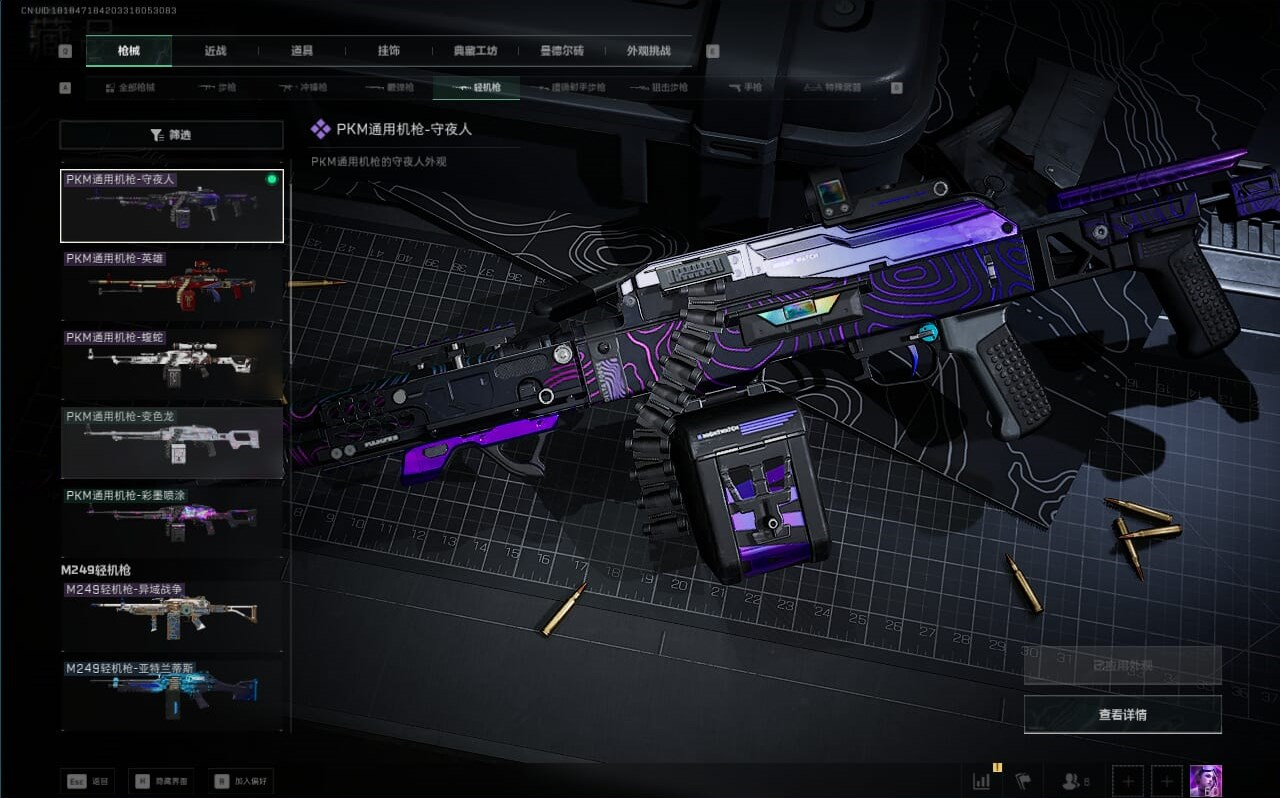Choose the M249轻机枪-亚特兰蒂斯 skin
1280x798 pixels.
[172, 693]
